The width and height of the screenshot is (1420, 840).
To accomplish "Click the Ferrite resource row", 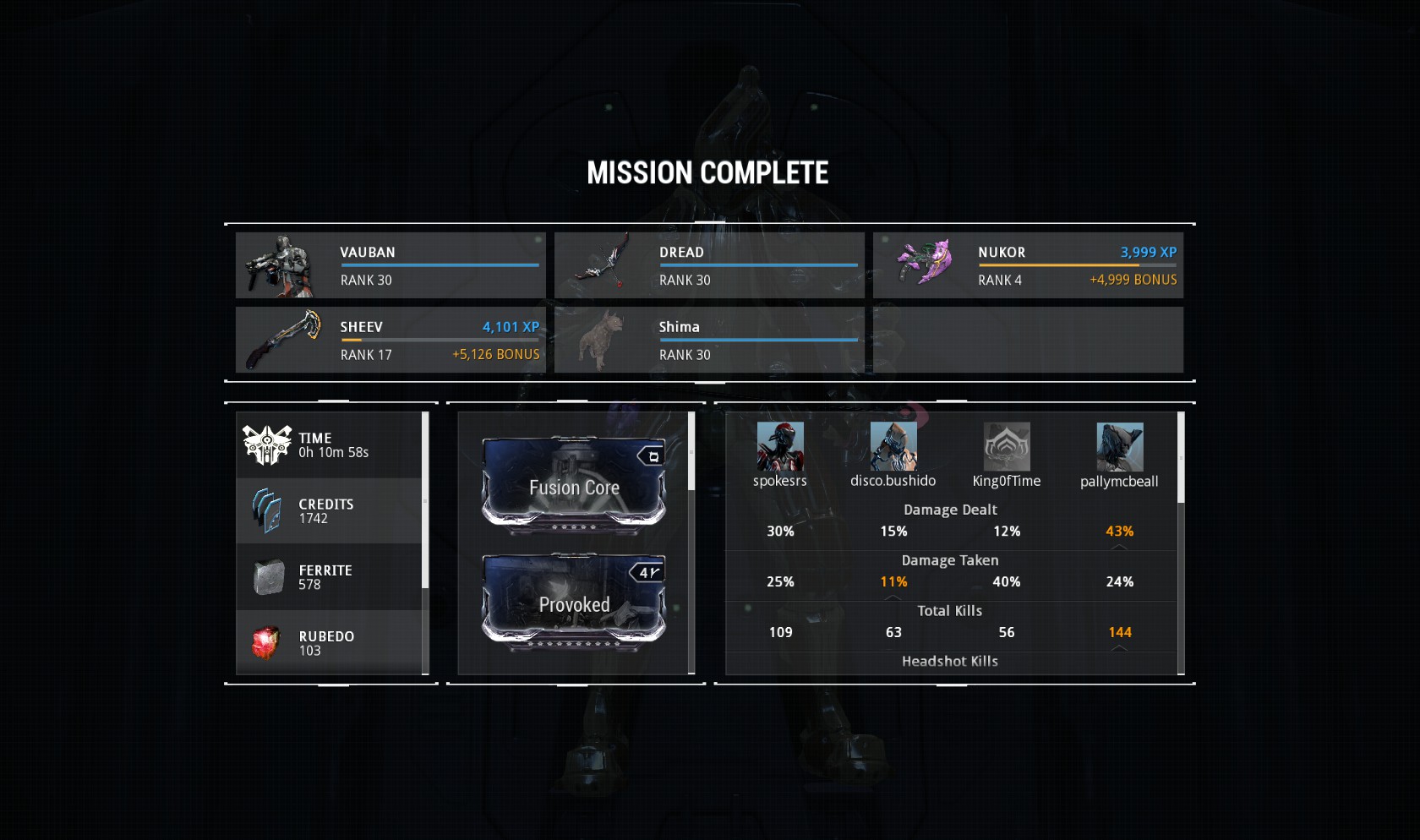I will coord(329,577).
